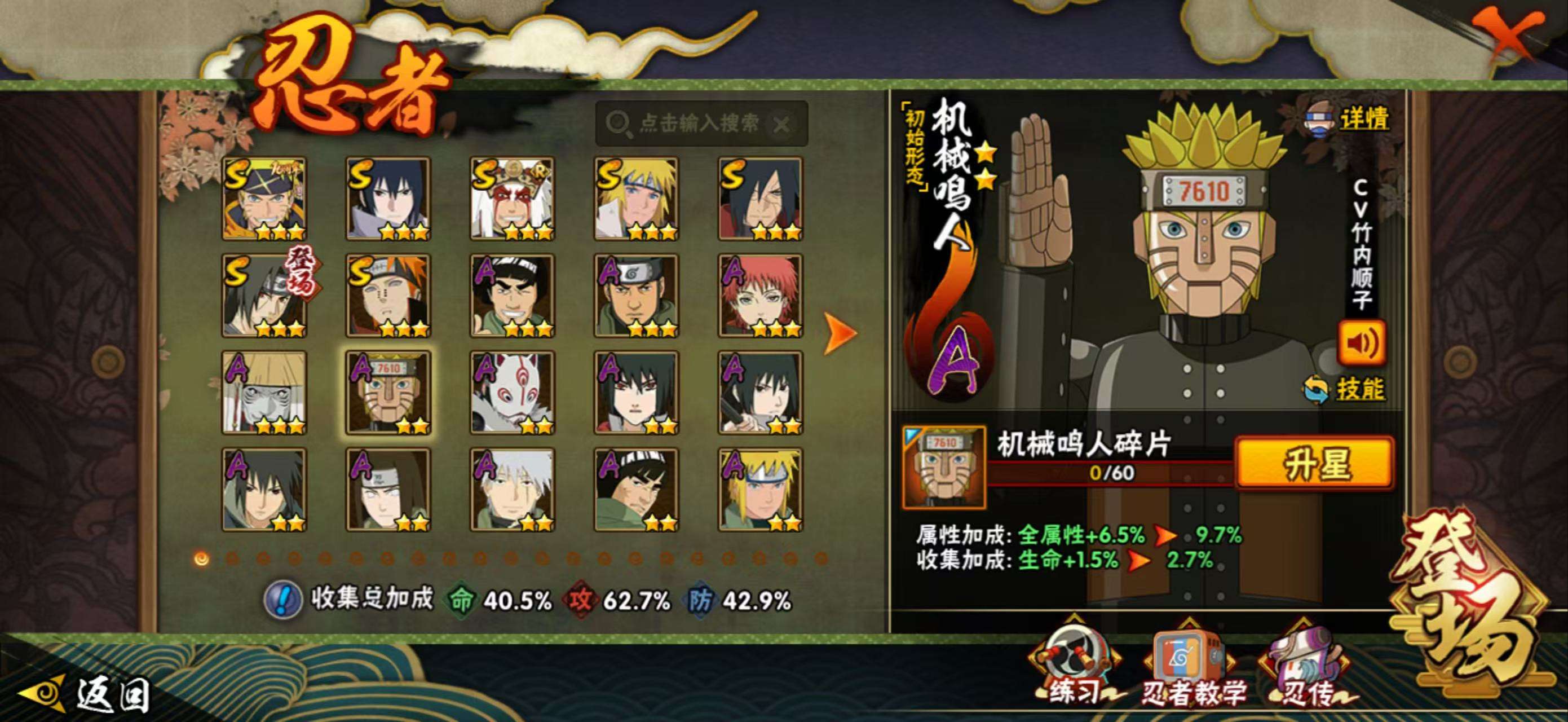
Task: Show 收集总加成 collection bonus info icon
Action: (x=282, y=600)
